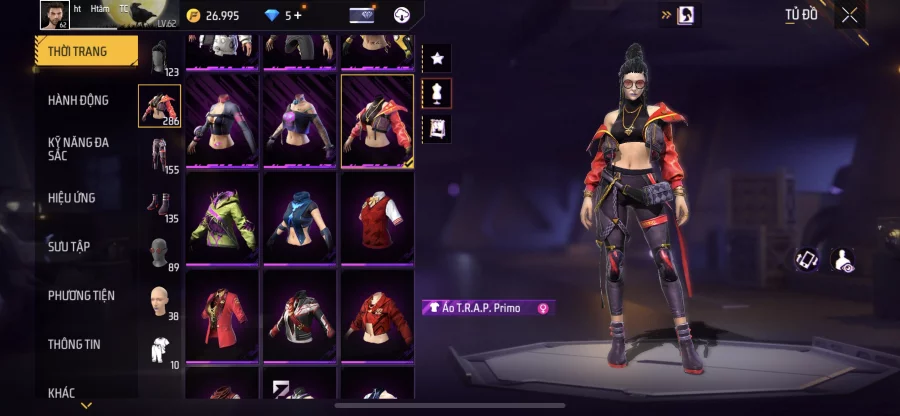This screenshot has height=416, width=900.
Task: Open the Thông Tin tab
Action: tap(74, 344)
